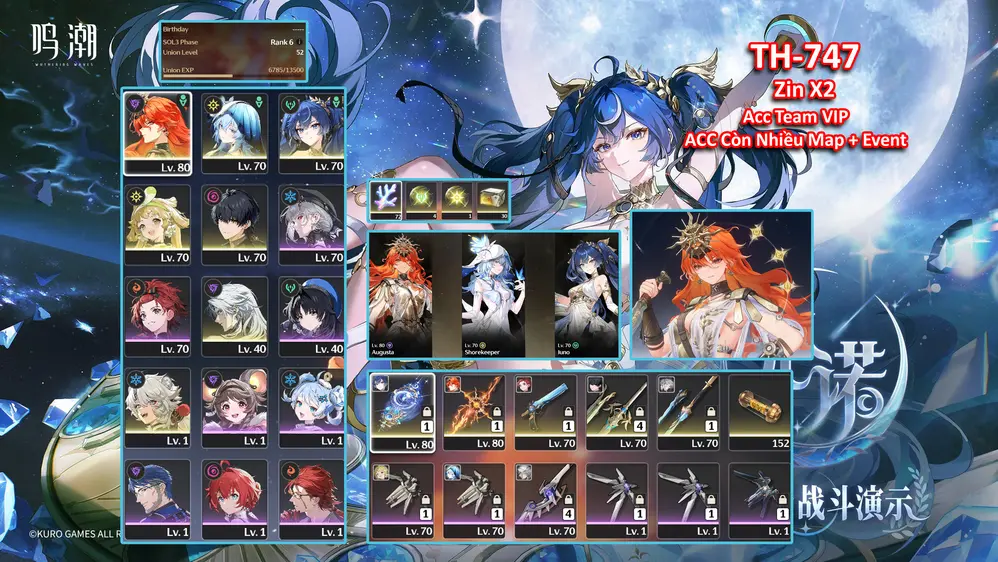Viewport: 998px width, 562px height.
Task: Select the galaxy orb Lv. 80 weapon
Action: (x=402, y=412)
